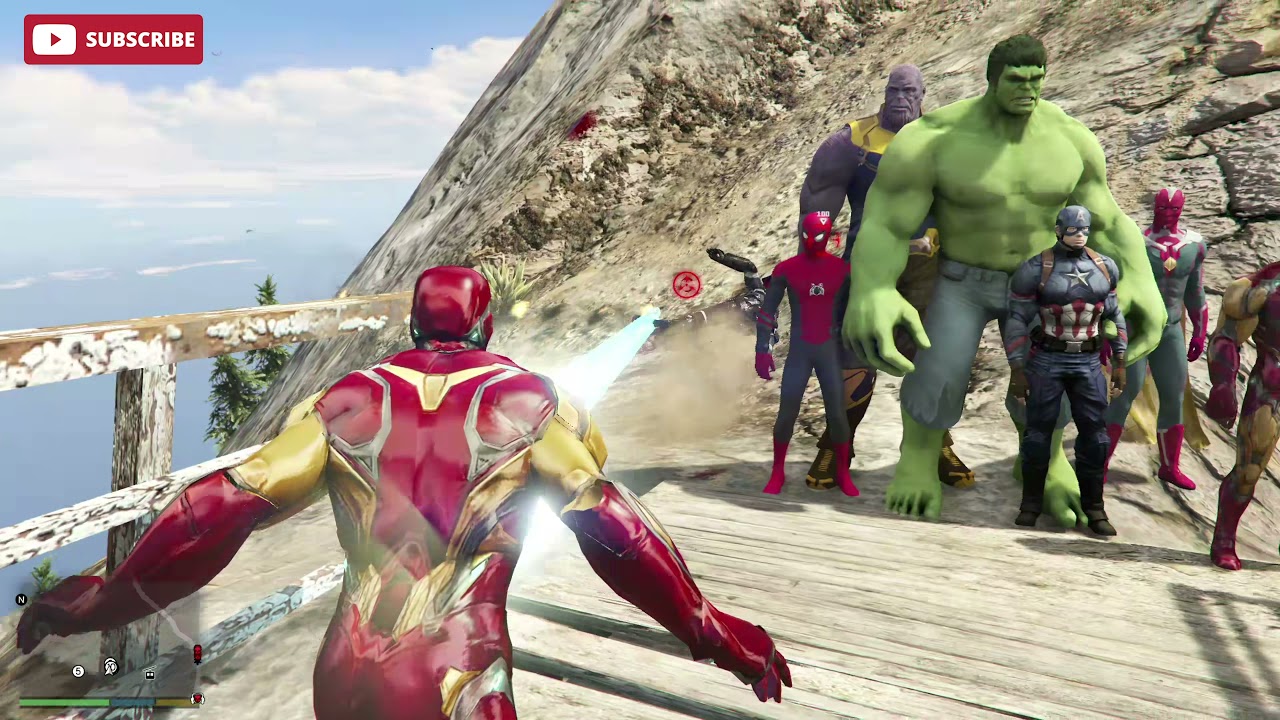Viewport: 1280px width, 720px height.
Task: Select the cable car blip on minimap
Action: pos(150,674)
